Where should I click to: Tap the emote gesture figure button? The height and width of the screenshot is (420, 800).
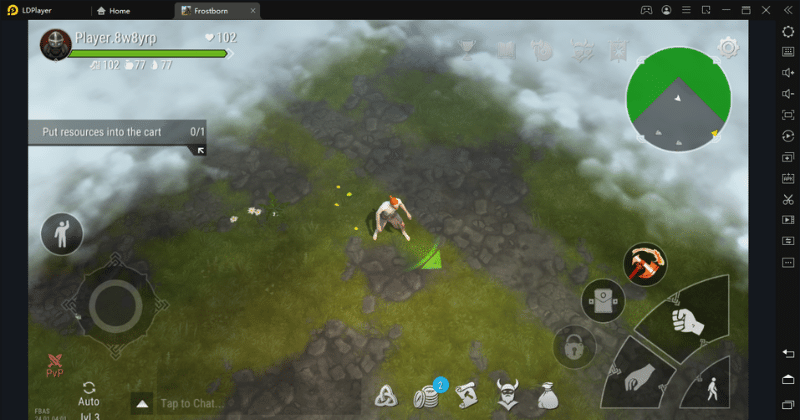click(61, 233)
